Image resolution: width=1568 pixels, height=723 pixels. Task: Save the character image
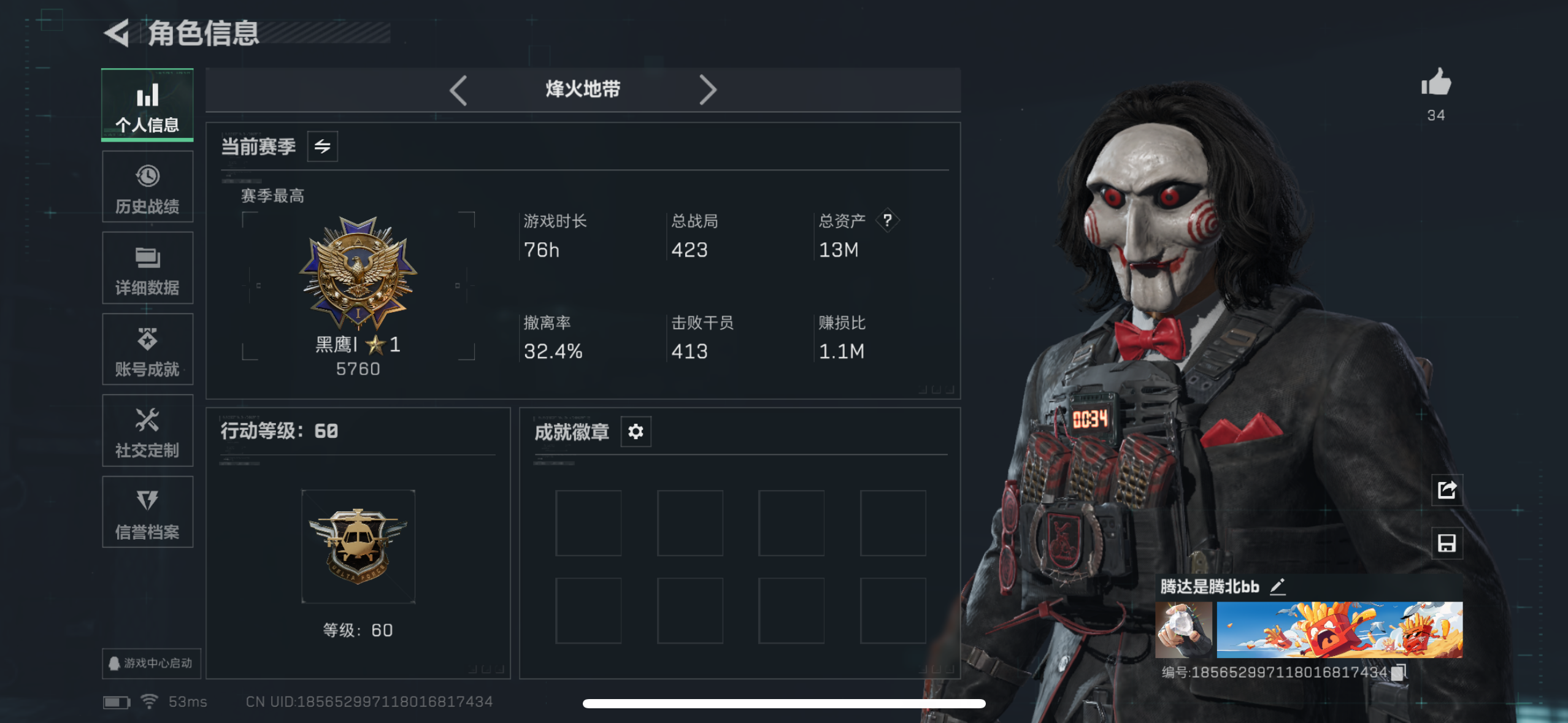tap(1448, 543)
